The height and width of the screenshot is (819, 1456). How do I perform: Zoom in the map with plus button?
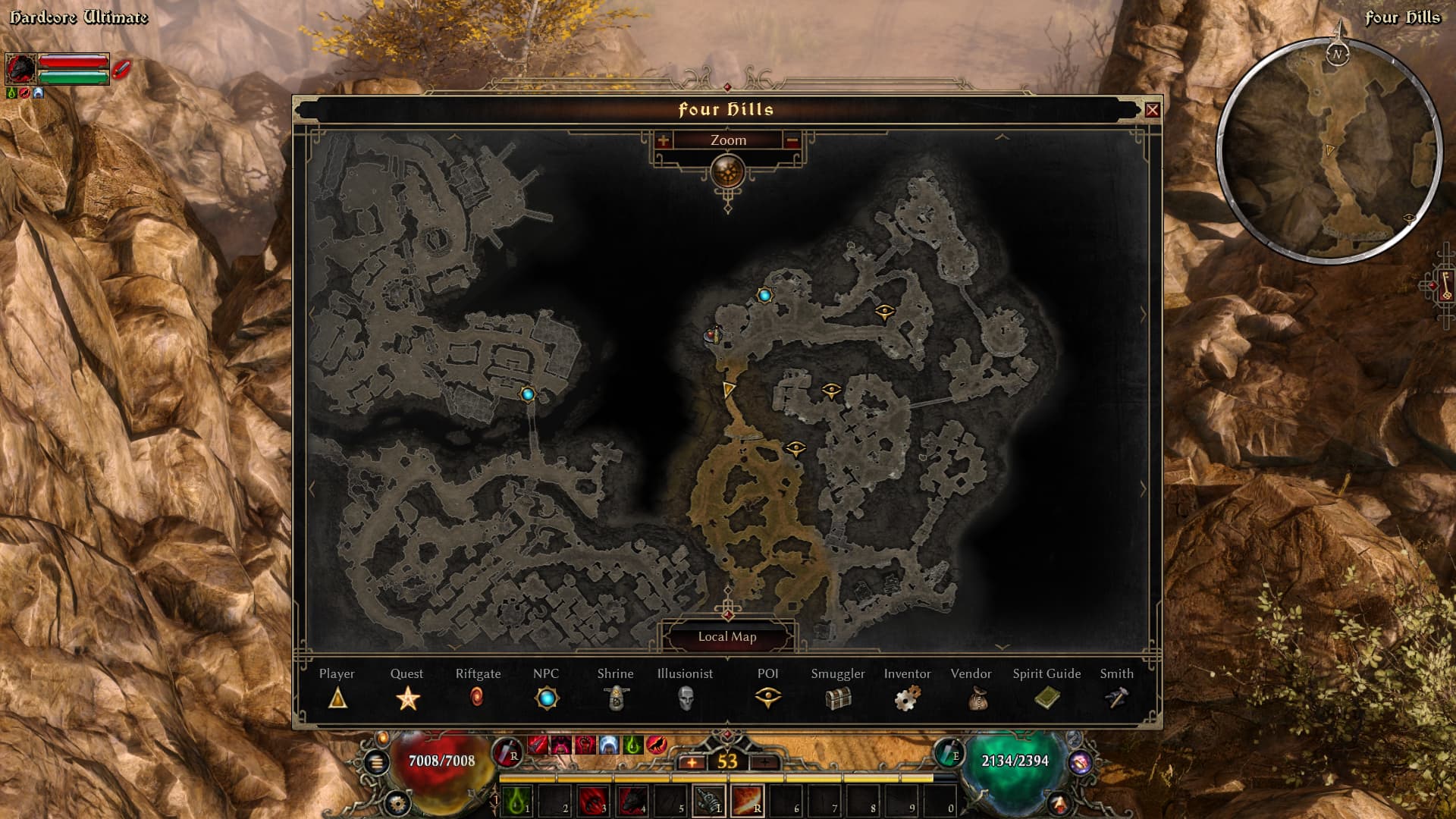point(664,140)
